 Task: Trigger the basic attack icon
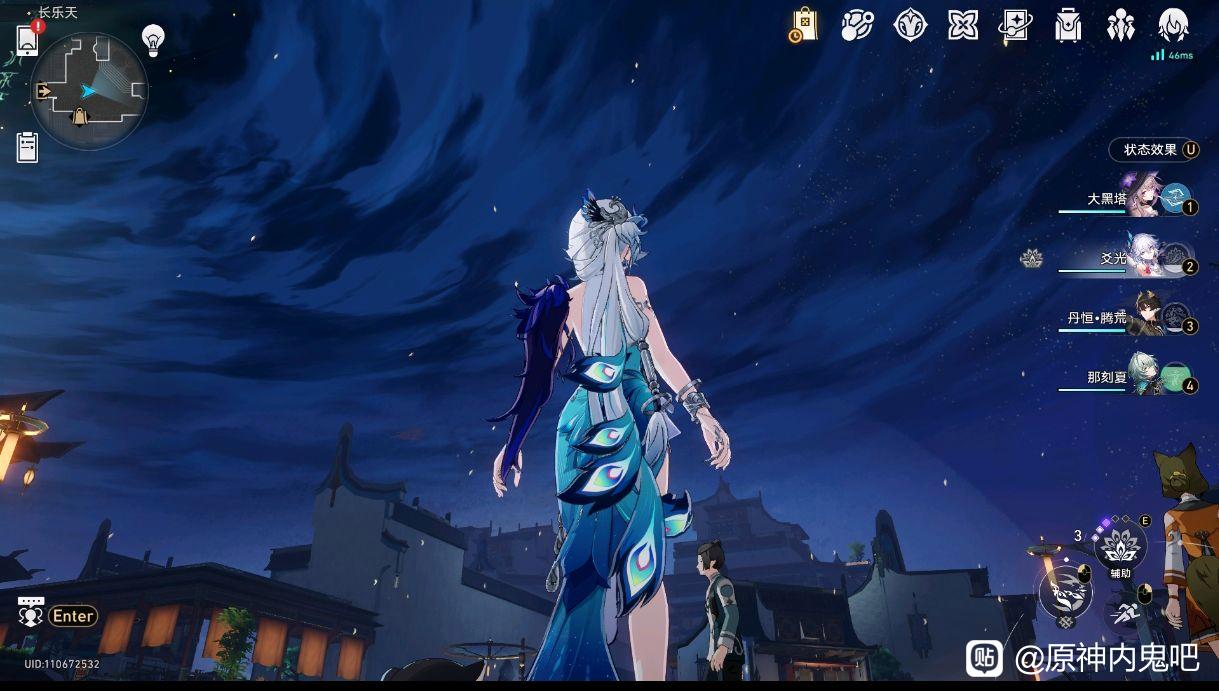[x=1063, y=591]
